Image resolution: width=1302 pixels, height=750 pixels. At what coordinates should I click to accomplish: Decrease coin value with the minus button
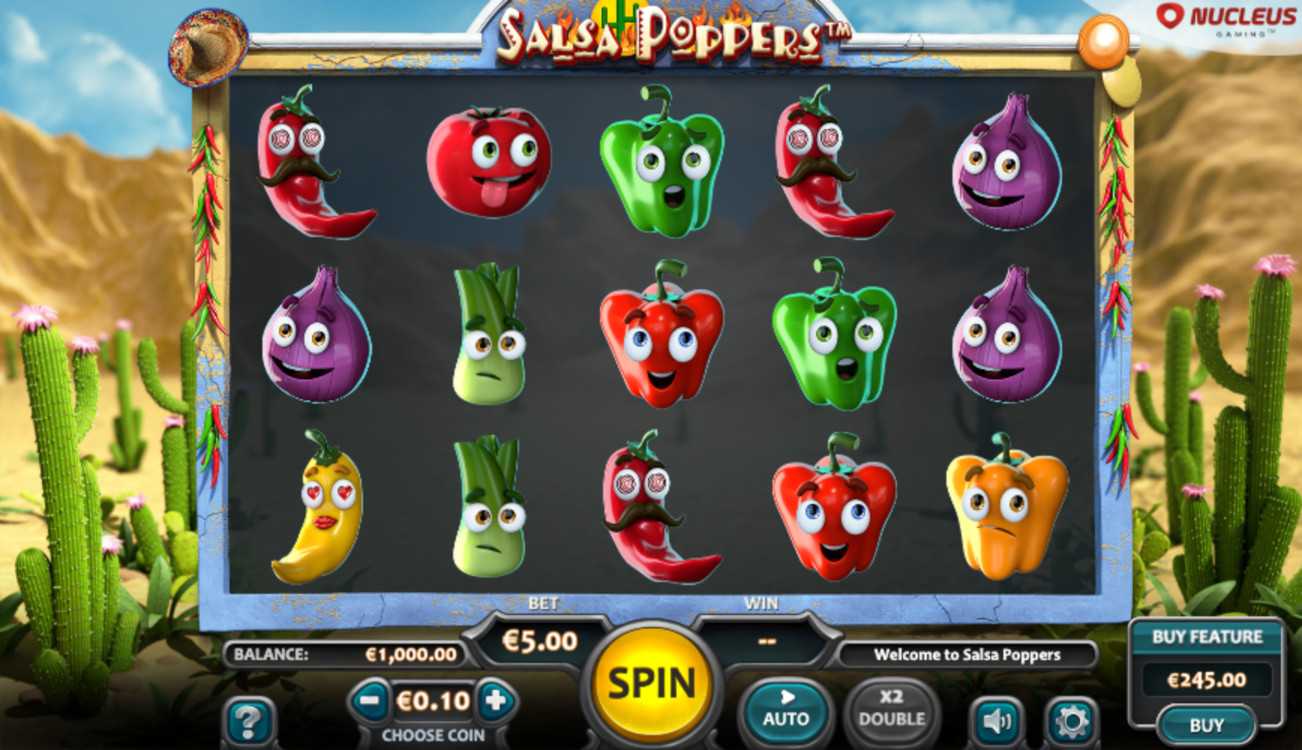[369, 701]
